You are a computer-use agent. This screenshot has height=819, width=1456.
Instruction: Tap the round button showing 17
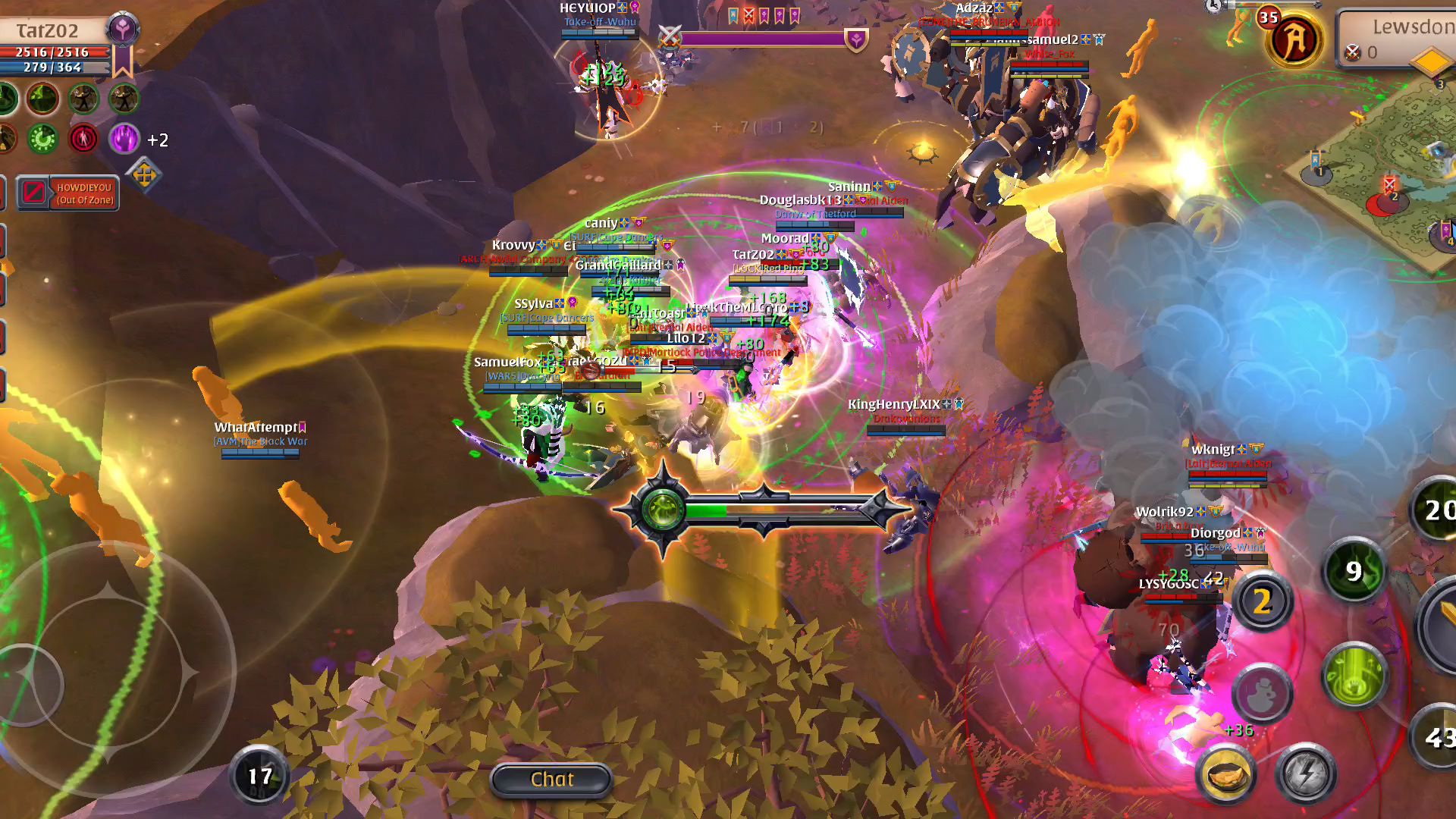[x=259, y=776]
